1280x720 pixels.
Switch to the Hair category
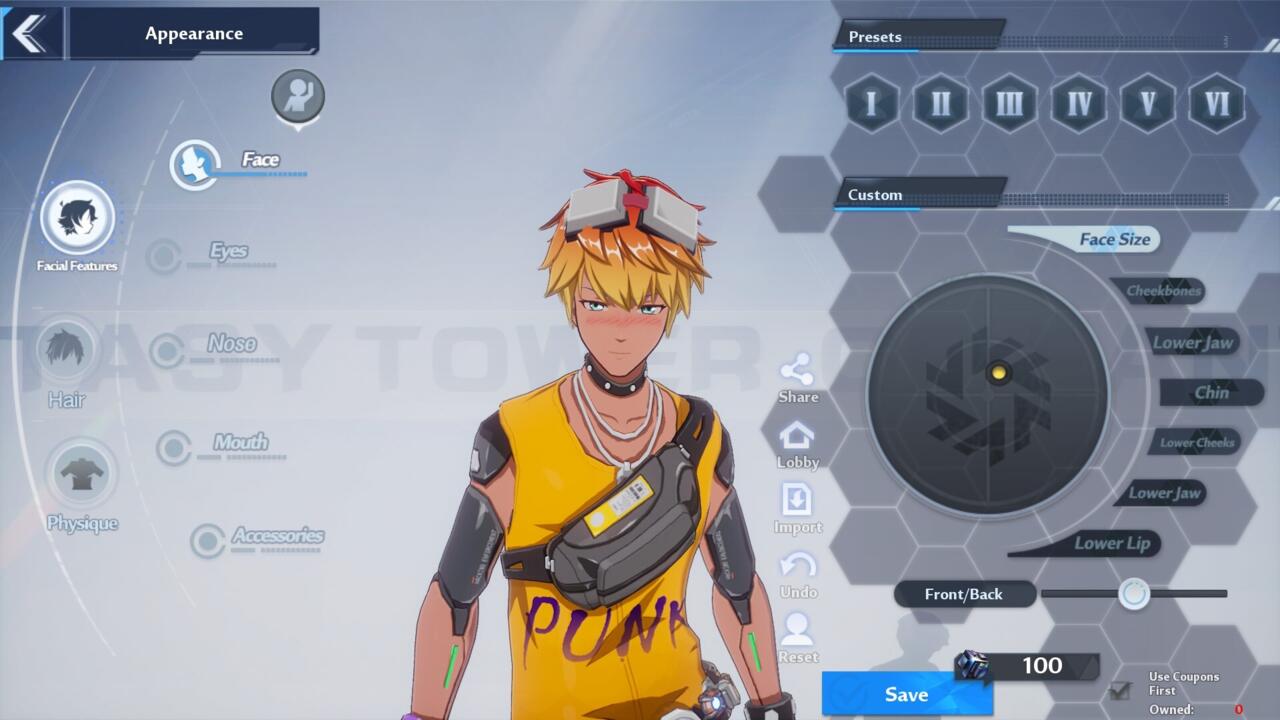tap(68, 354)
